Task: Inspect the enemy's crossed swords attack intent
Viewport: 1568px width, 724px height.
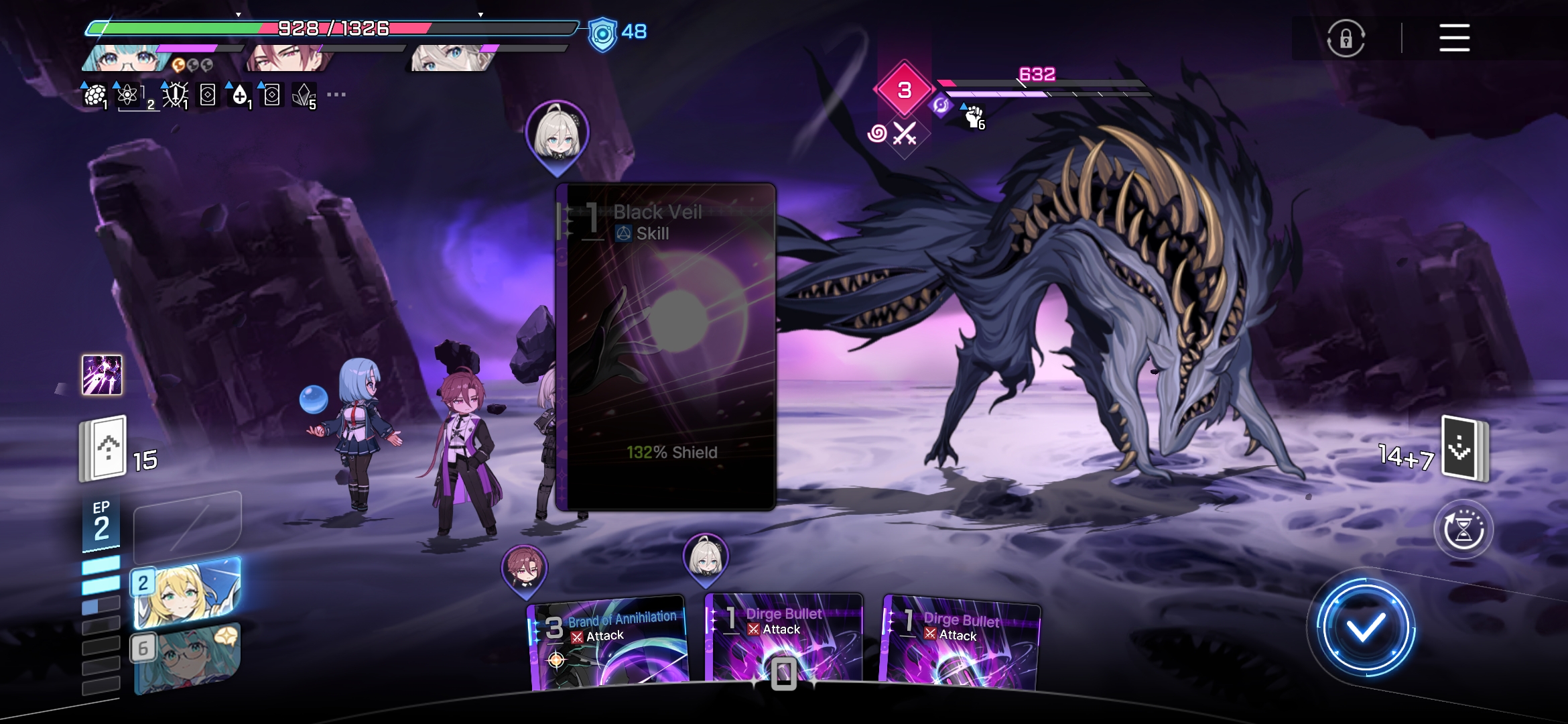Action: click(905, 134)
